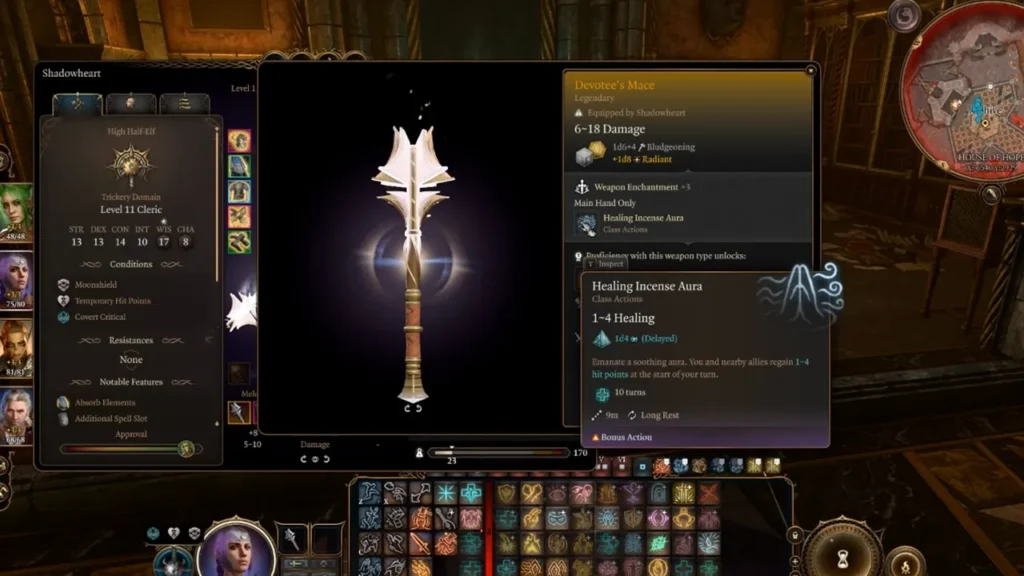Close the Devotee's Mace inspect window

812,70
